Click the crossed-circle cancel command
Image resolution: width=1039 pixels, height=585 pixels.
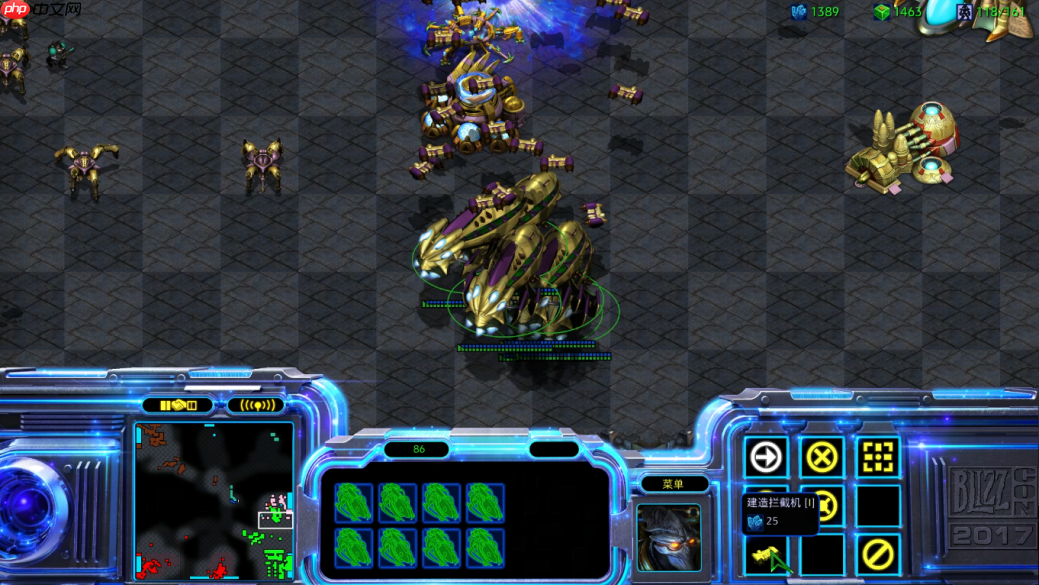878,554
